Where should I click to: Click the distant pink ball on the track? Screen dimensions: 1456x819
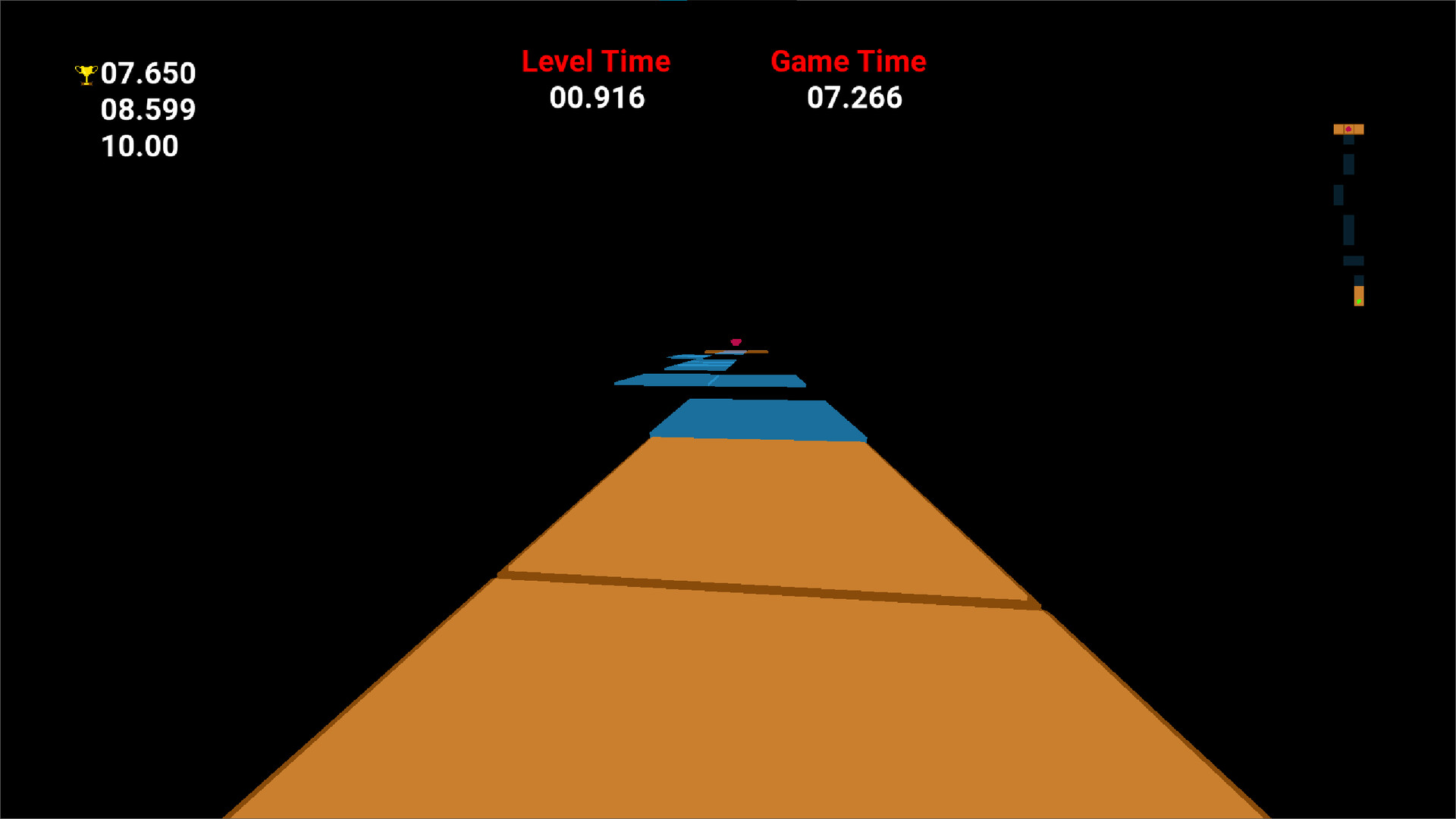tap(736, 342)
